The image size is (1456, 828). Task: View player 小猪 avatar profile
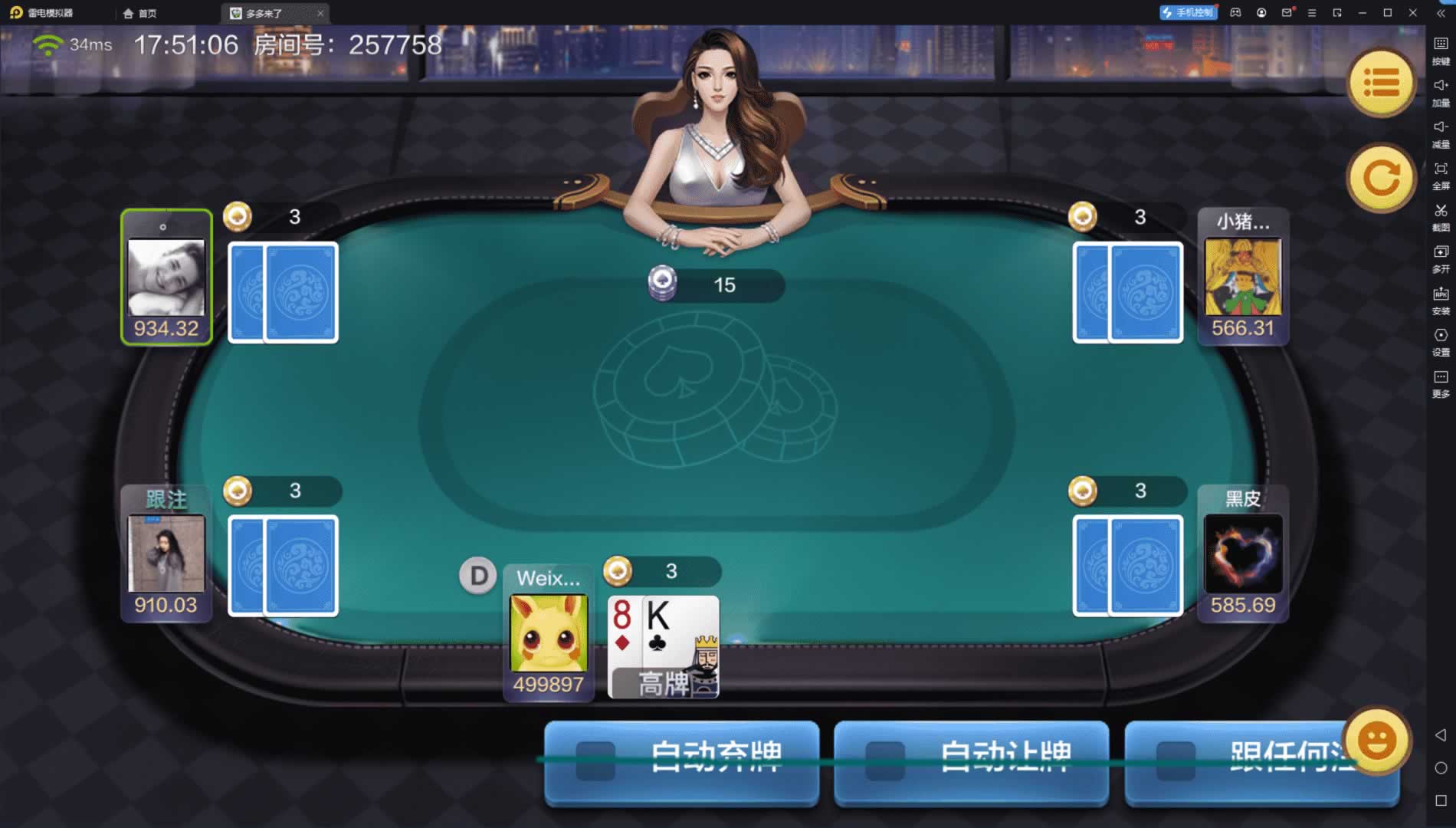click(1242, 277)
